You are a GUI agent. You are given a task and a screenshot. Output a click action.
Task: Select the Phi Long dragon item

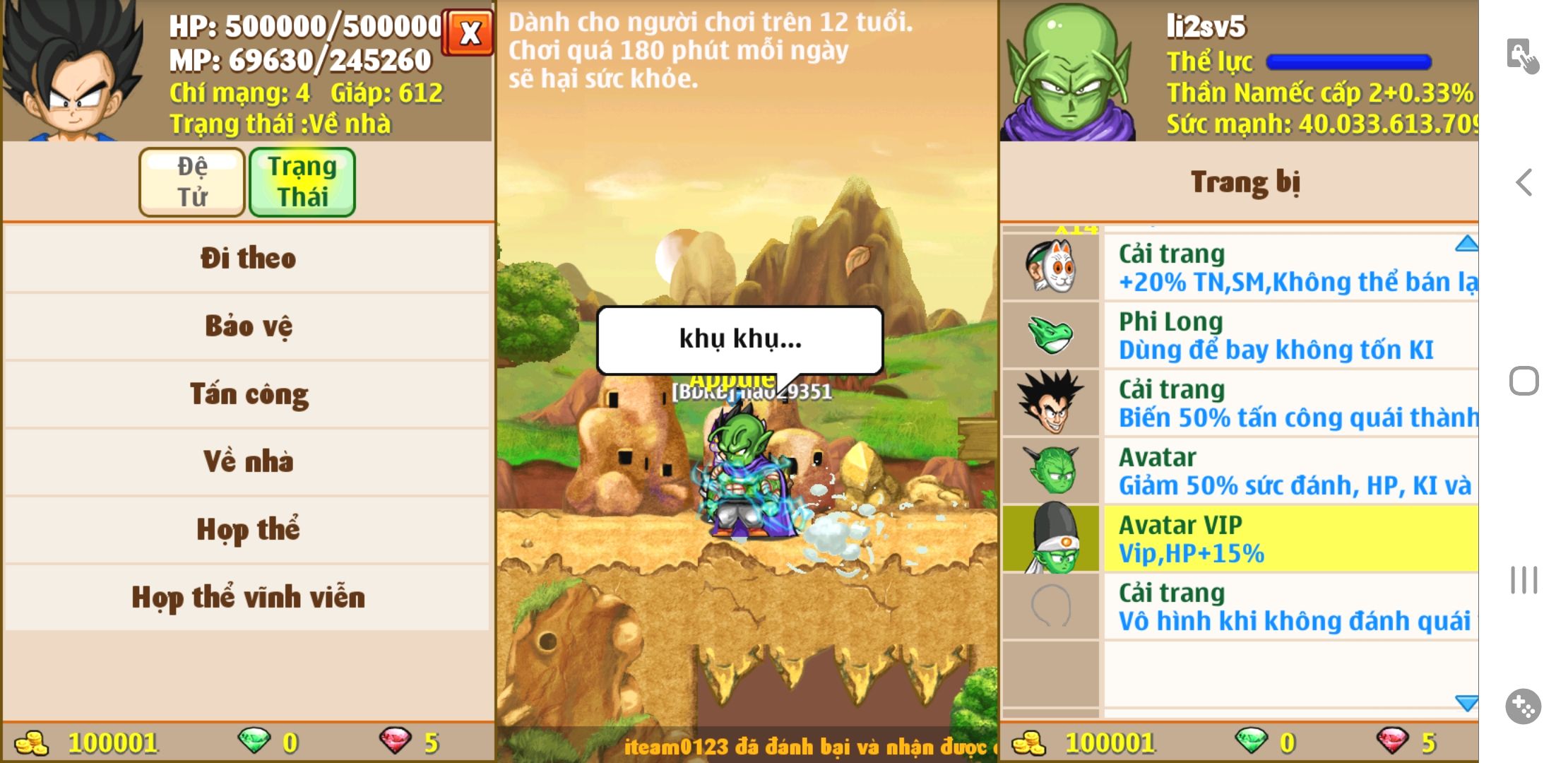click(1240, 336)
